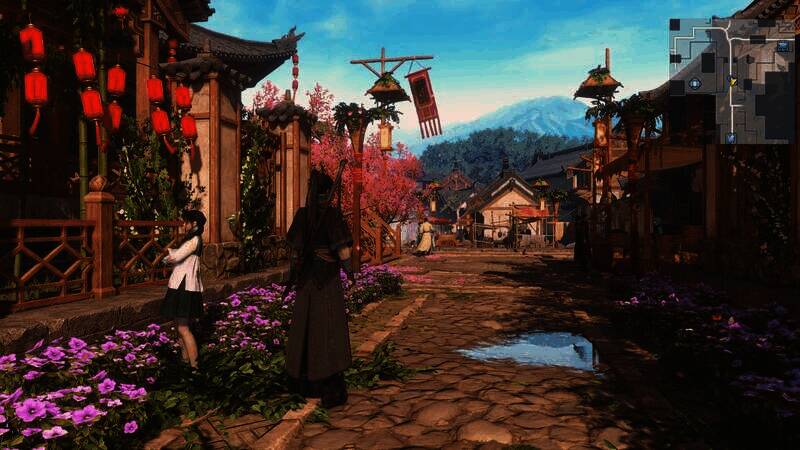Select the blue marker at minimap's bottom edge
Screen dimensions: 800x450
[732, 137]
